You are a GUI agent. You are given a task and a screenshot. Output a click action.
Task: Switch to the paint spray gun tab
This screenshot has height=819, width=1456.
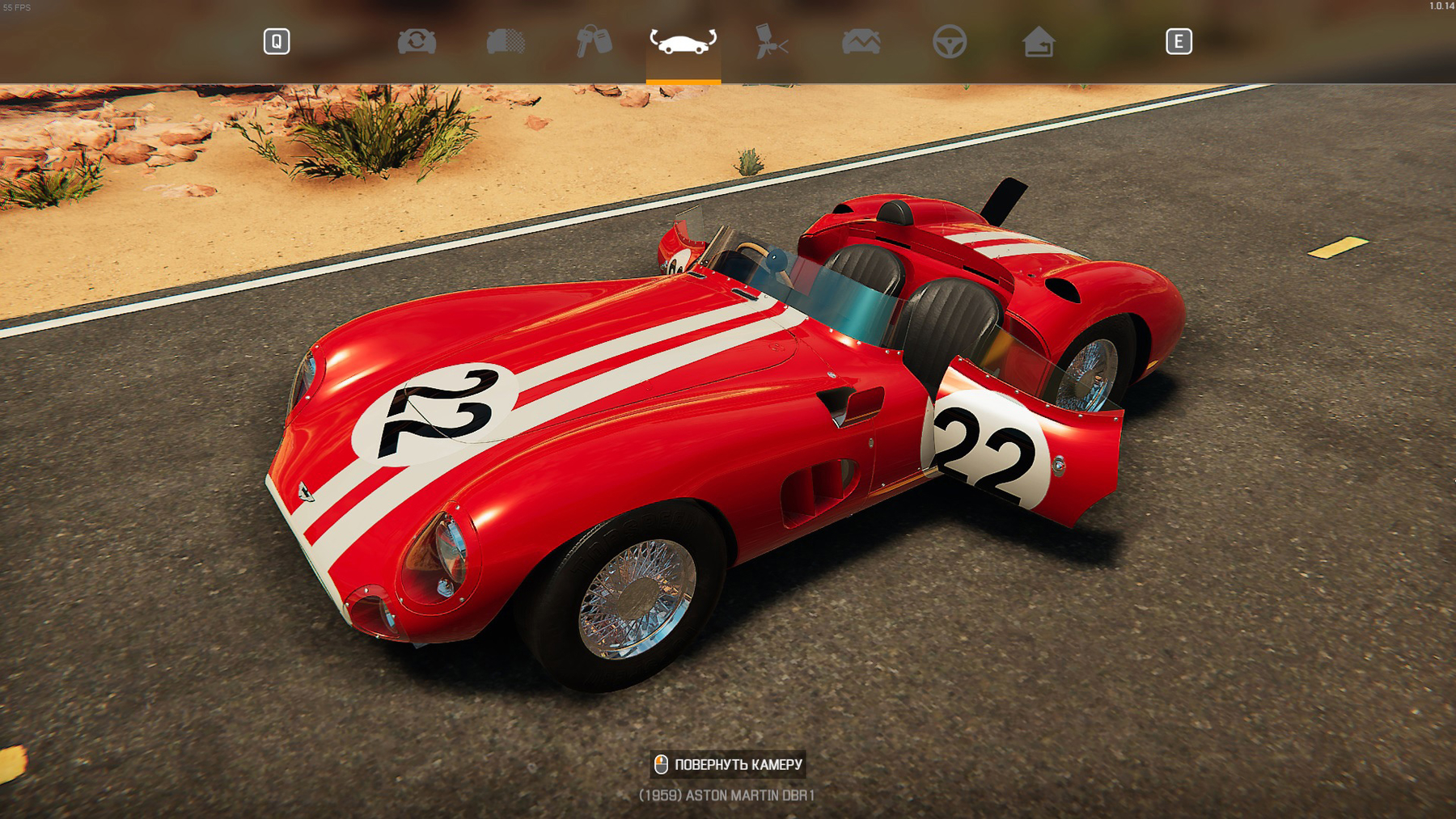[771, 41]
